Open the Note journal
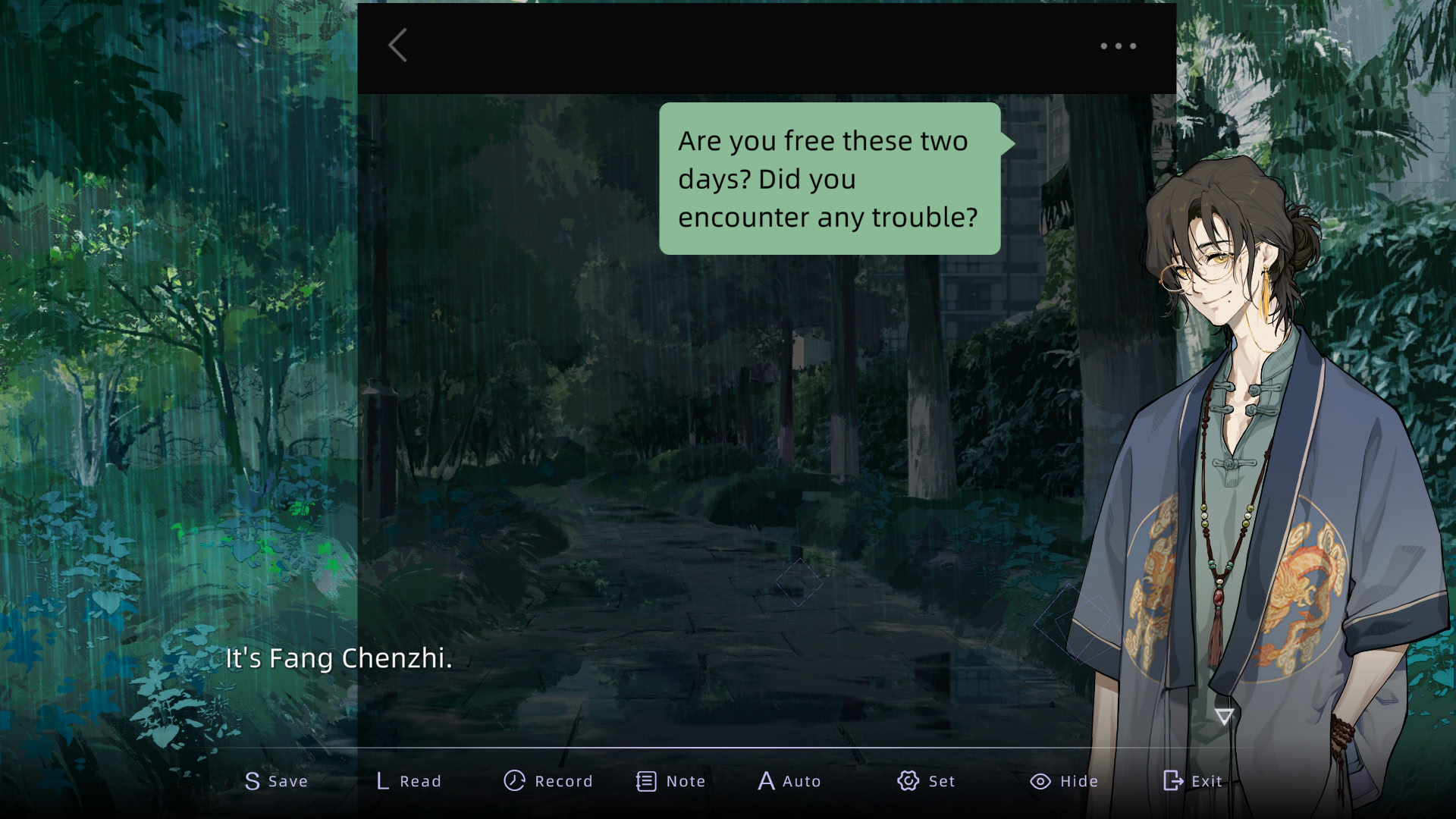 pyautogui.click(x=670, y=781)
